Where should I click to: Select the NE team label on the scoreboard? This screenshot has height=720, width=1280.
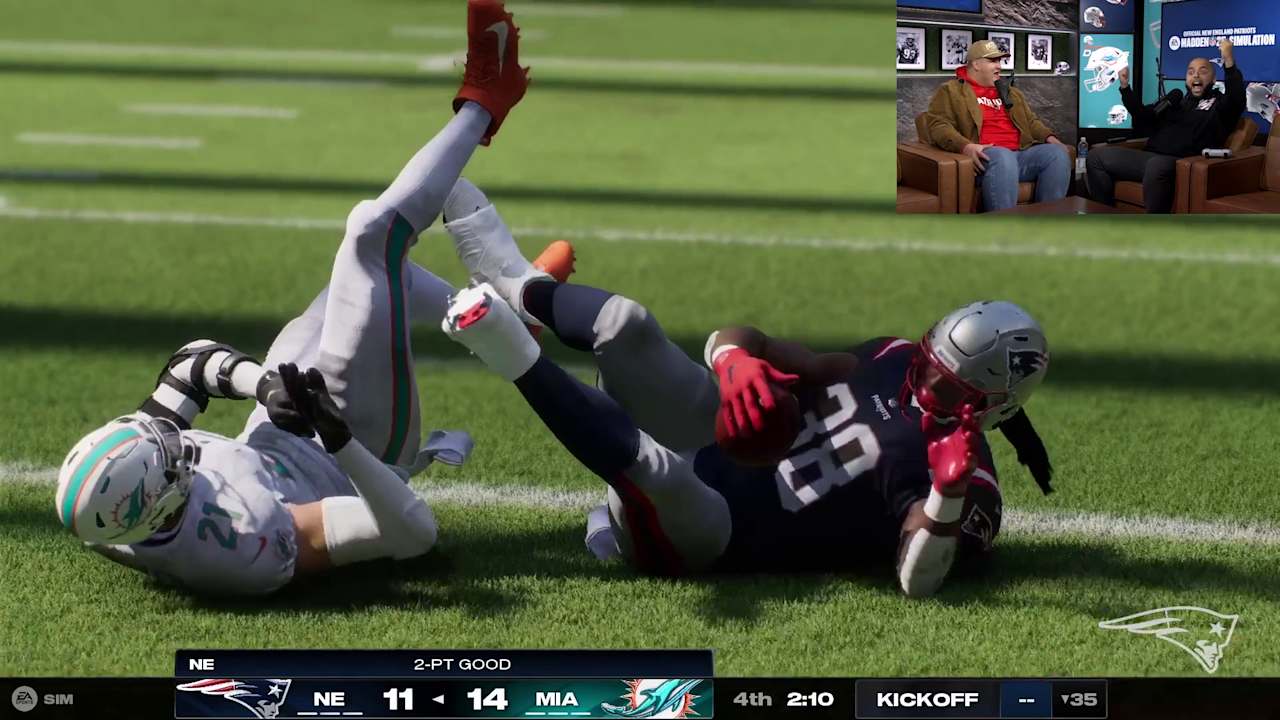click(x=329, y=699)
